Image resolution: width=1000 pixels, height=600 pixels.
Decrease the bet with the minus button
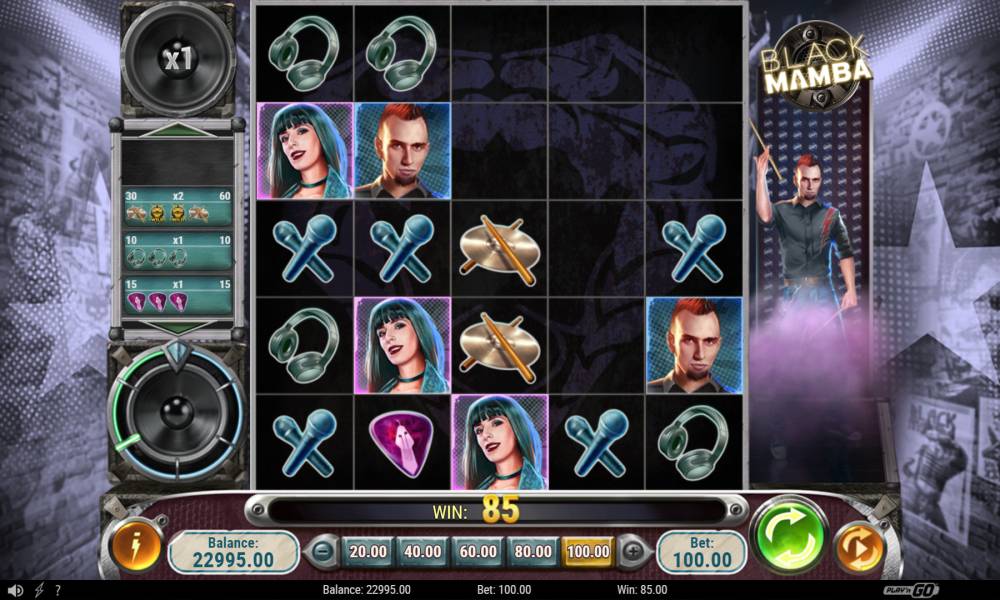point(321,551)
